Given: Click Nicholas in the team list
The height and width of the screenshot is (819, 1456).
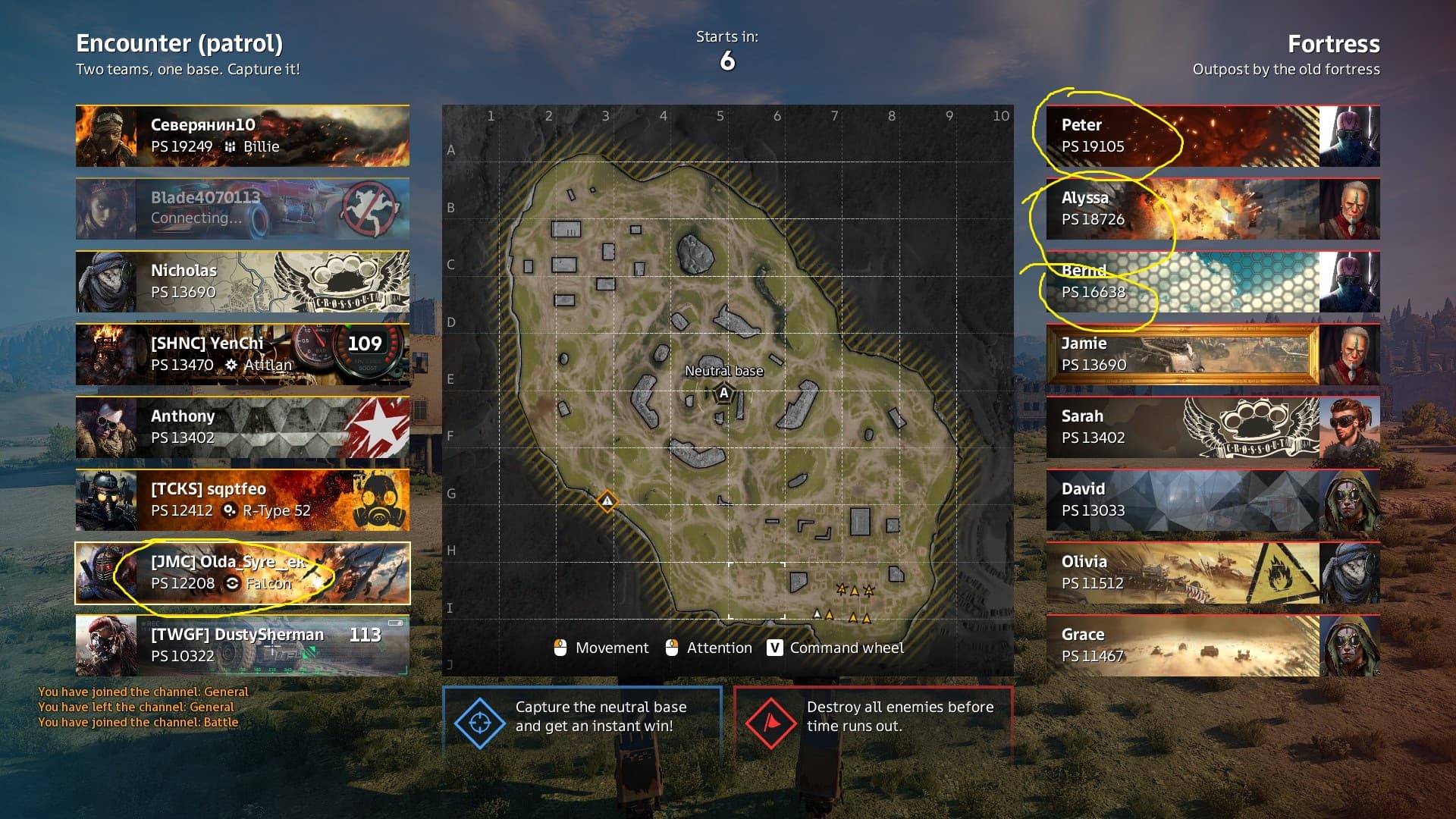Looking at the screenshot, I should click(243, 282).
